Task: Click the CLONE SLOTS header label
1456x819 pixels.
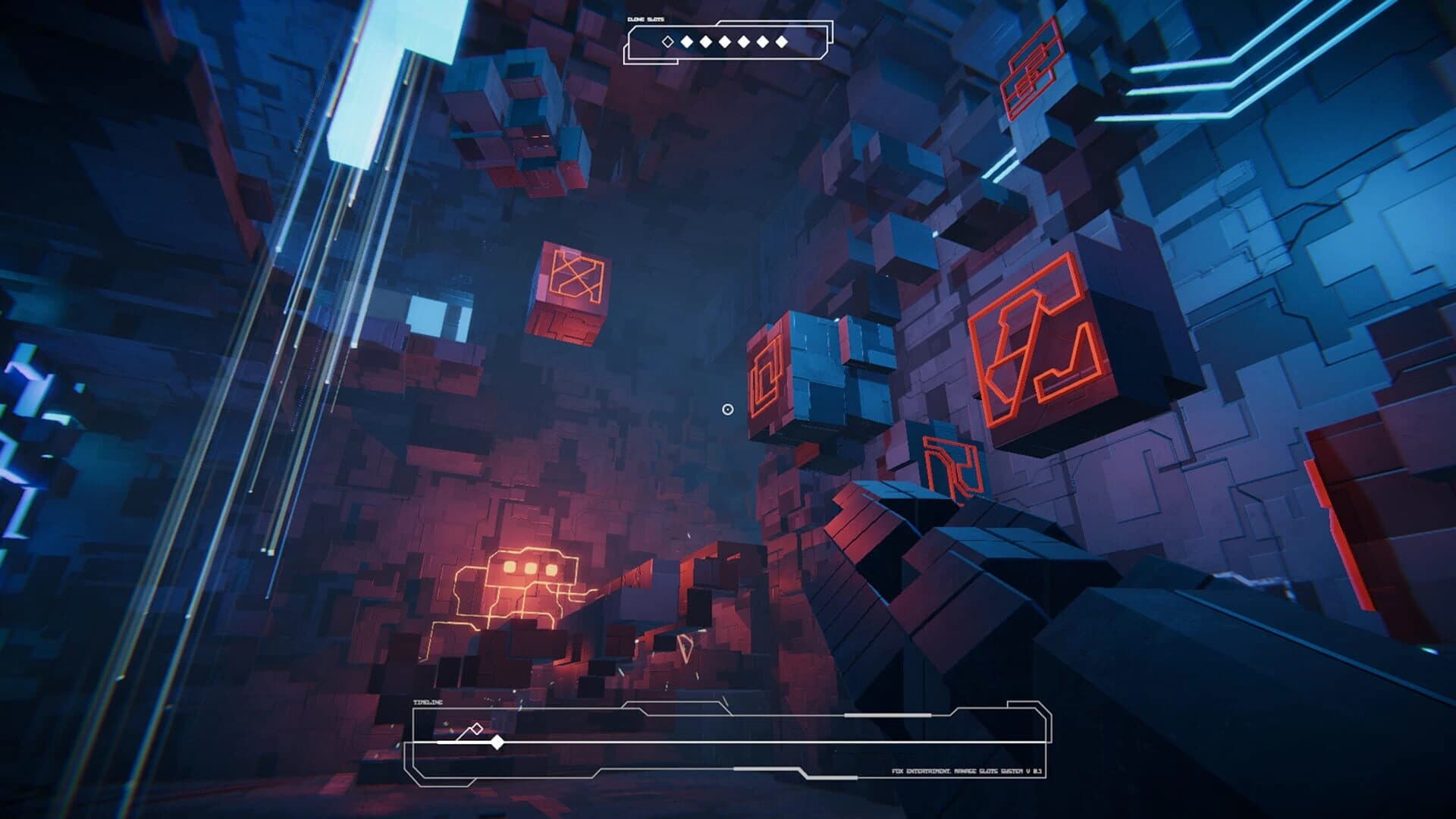Action: 645,18
